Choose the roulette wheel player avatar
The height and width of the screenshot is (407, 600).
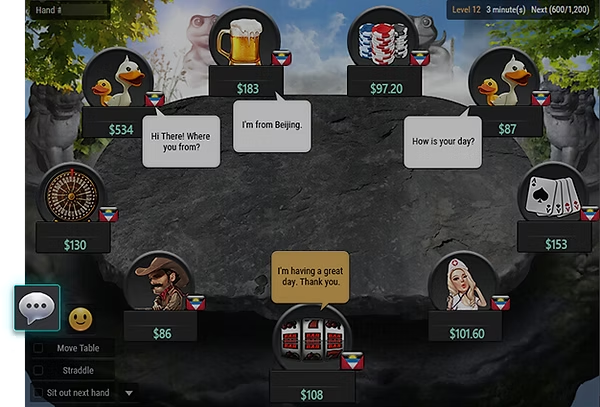72,194
